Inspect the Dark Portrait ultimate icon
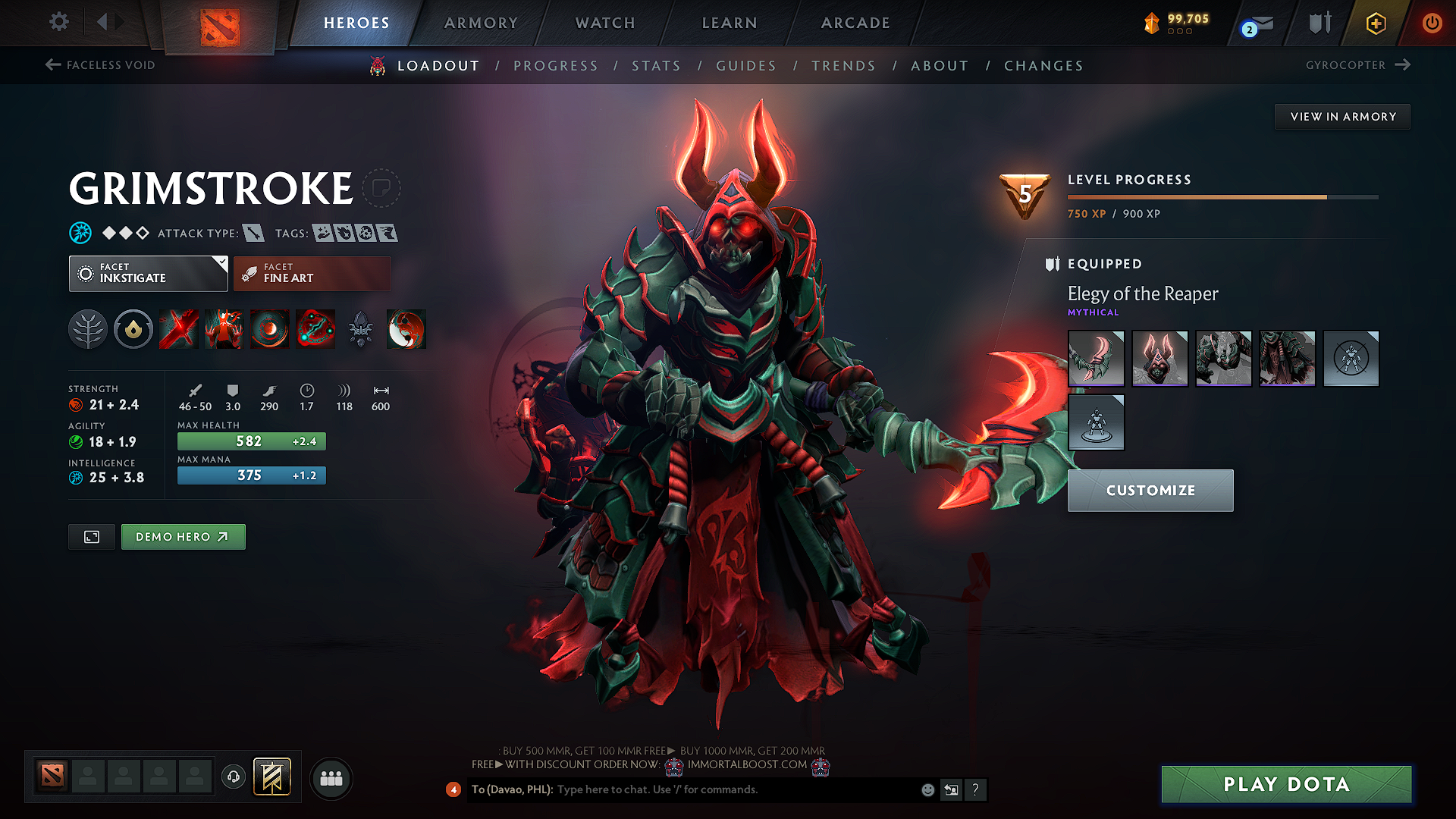The height and width of the screenshot is (819, 1456). [406, 329]
